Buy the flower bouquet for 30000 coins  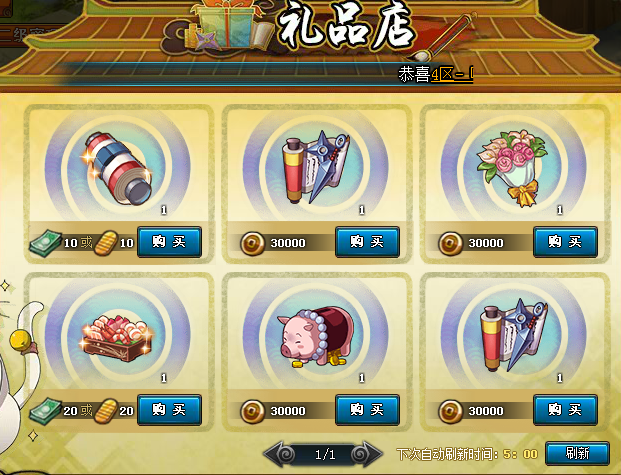(x=565, y=241)
